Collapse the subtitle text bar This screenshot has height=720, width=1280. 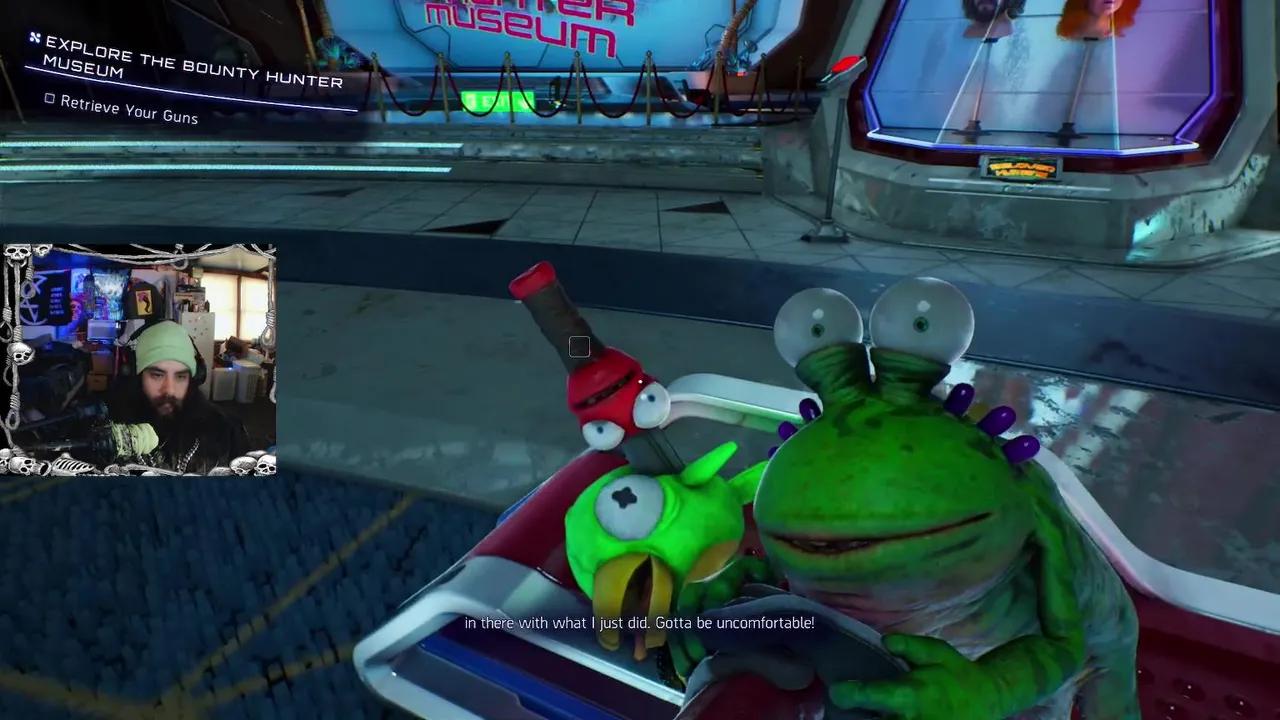[640, 623]
